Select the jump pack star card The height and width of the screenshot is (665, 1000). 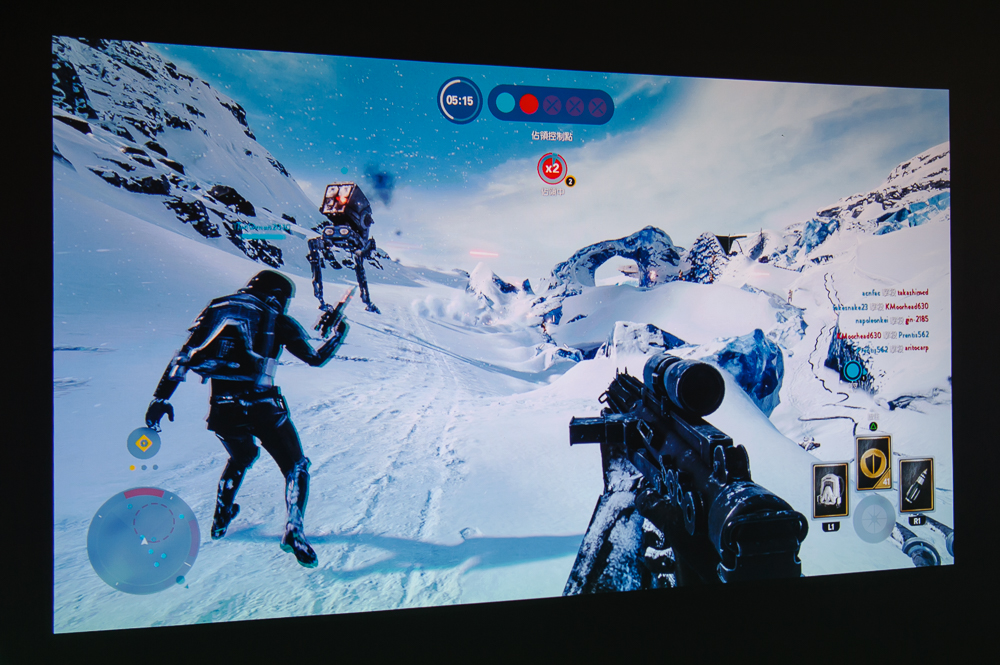point(830,490)
